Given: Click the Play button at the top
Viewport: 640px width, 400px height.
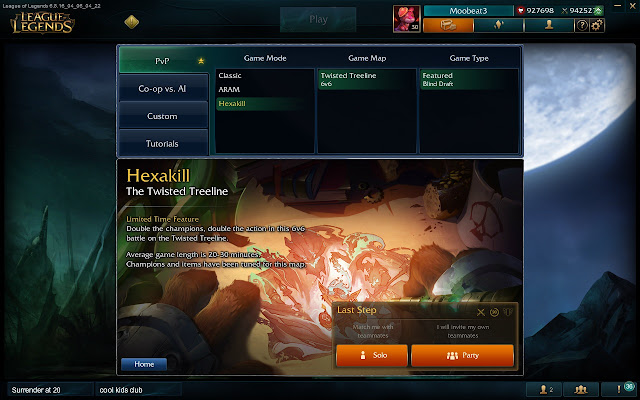Looking at the screenshot, I should click(318, 19).
